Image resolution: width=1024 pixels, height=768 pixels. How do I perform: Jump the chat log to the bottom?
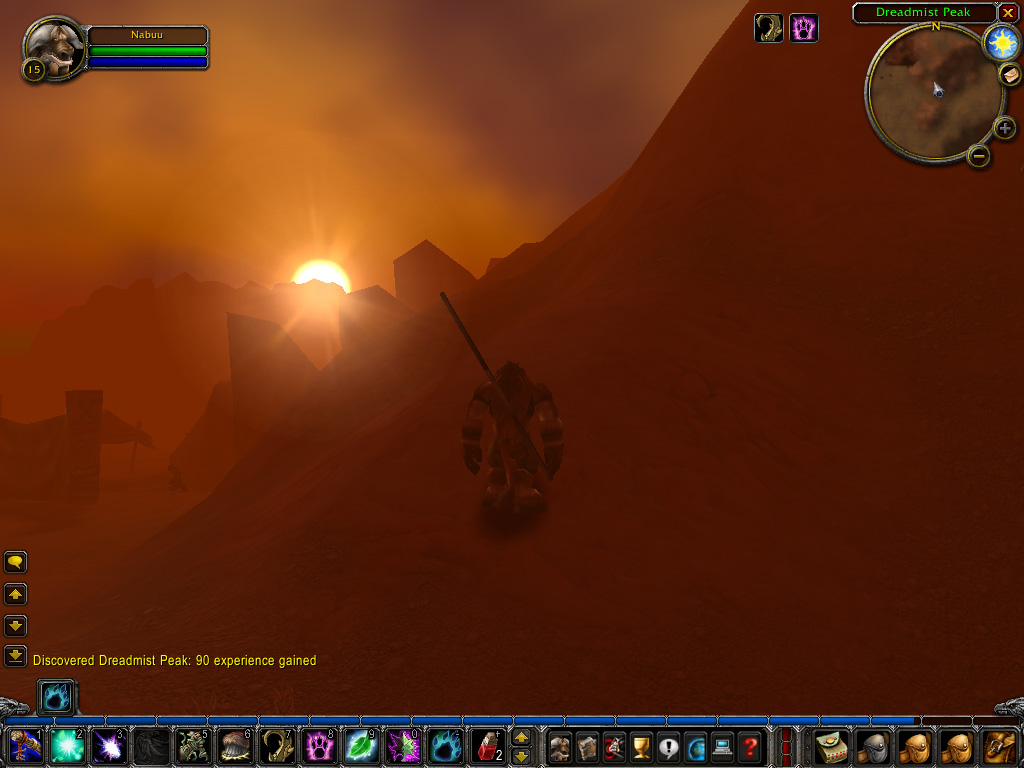[x=15, y=656]
